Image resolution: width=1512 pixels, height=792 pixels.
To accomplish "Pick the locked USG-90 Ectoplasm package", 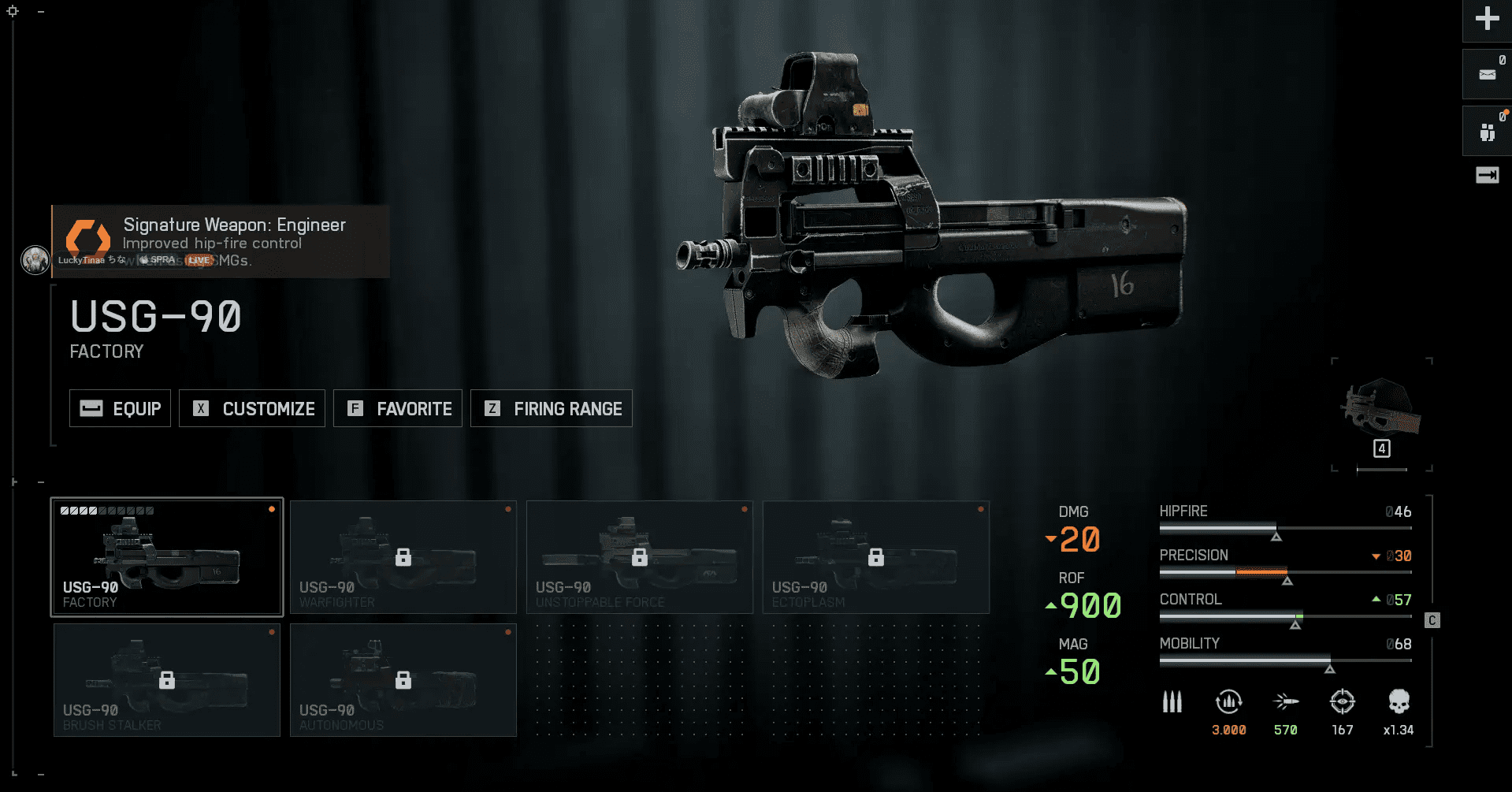I will click(876, 557).
